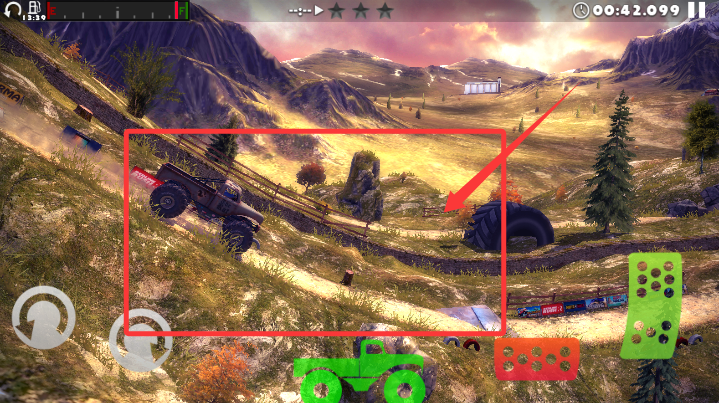The width and height of the screenshot is (719, 403).
Task: Tap the restart arrow icon
Action: click(12, 11)
